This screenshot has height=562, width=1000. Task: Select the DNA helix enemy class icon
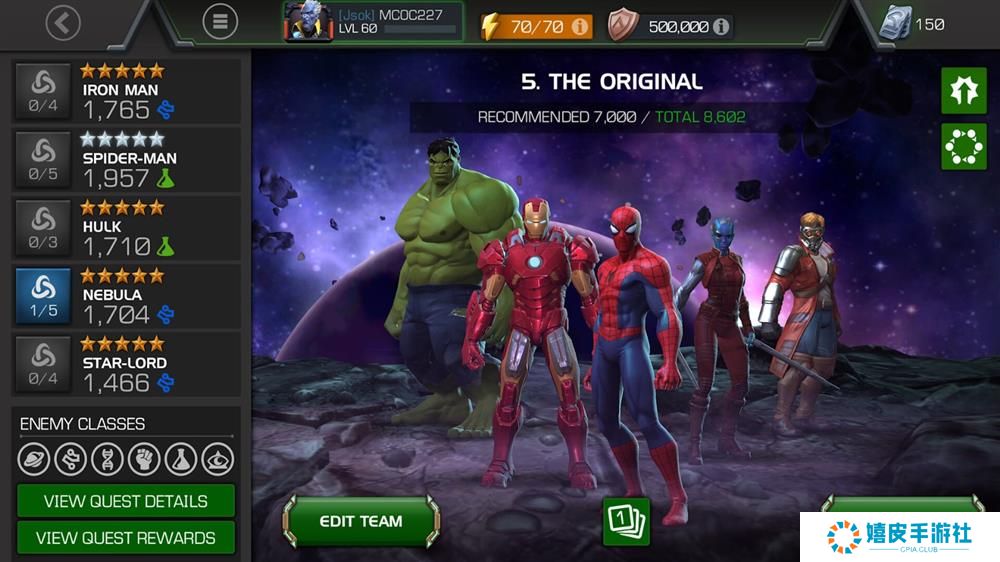(107, 459)
